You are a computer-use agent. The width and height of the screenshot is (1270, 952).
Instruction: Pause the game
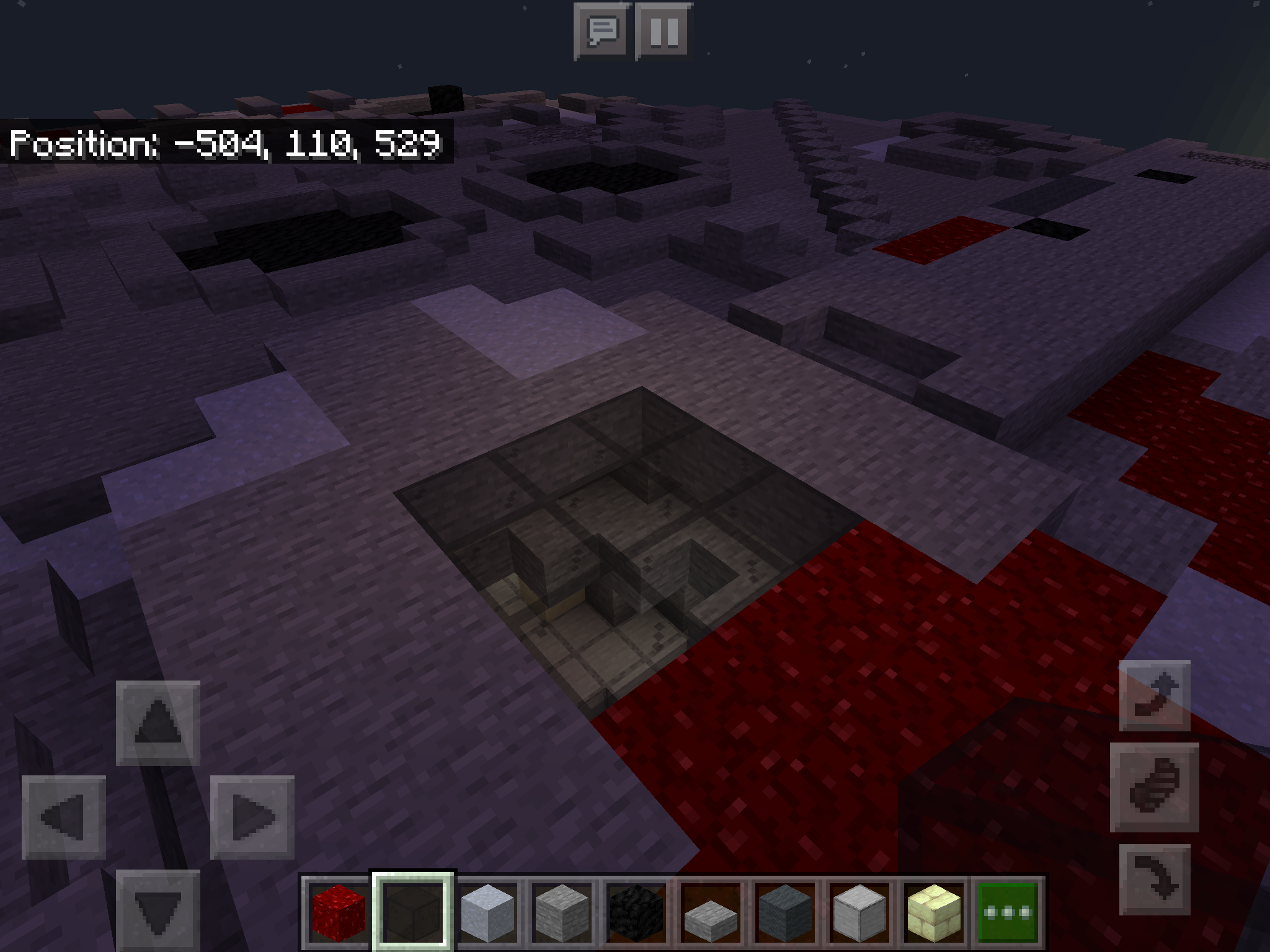click(664, 31)
